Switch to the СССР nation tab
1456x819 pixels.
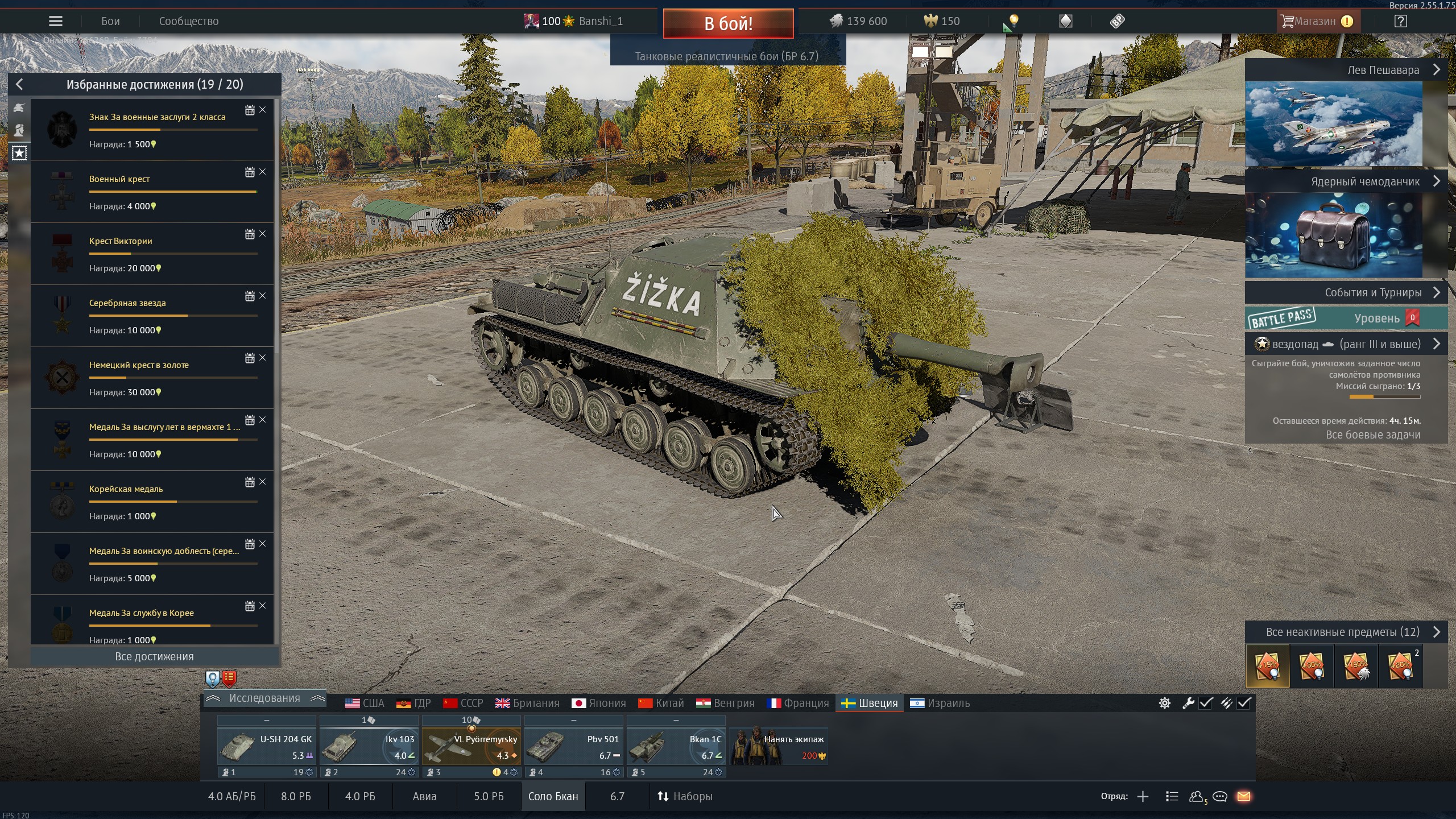coord(464,704)
